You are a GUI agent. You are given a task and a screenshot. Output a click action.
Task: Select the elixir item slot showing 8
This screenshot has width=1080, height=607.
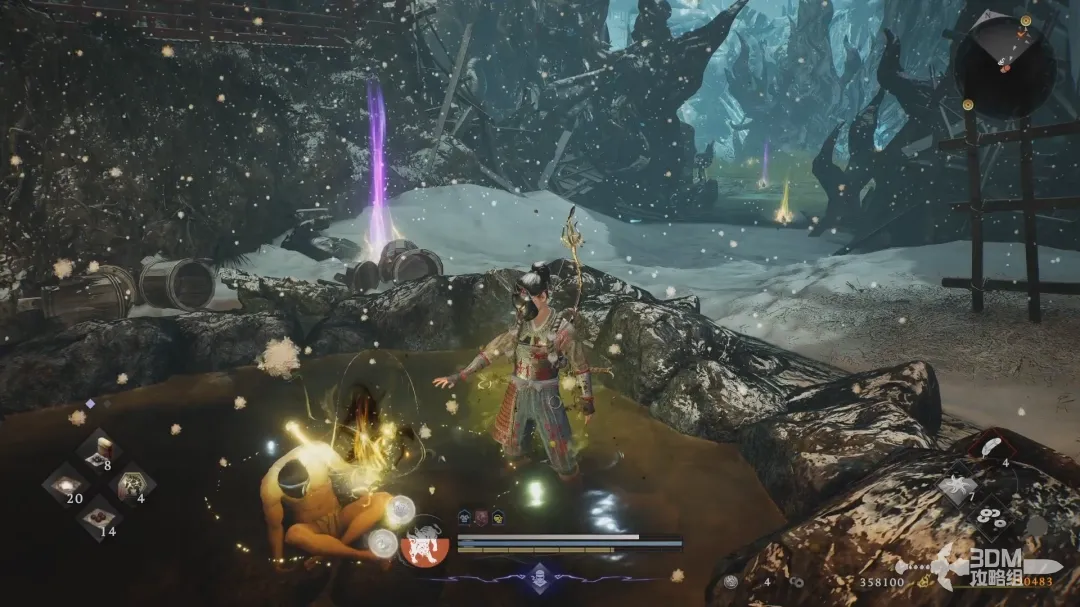click(x=99, y=449)
